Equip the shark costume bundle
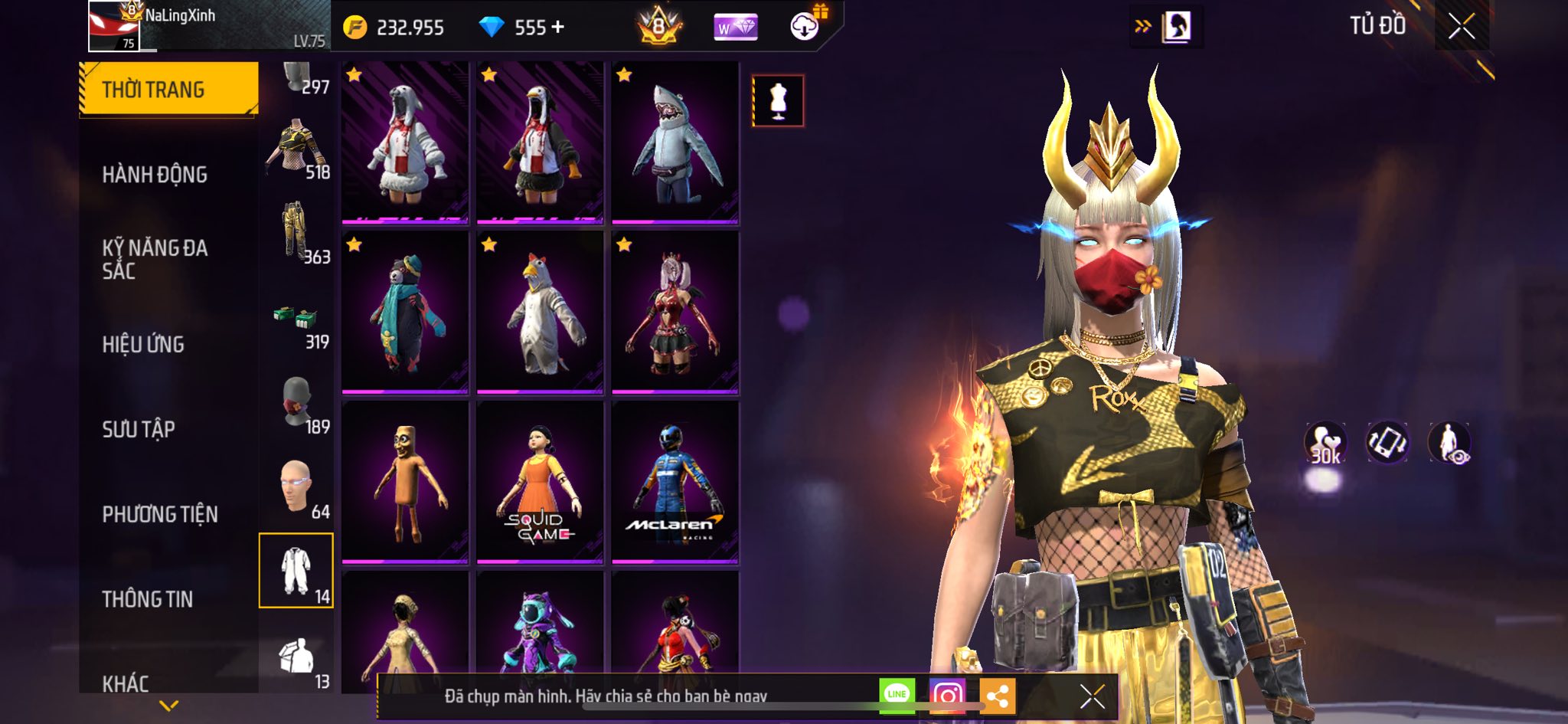This screenshot has width=1568, height=724. pos(675,143)
